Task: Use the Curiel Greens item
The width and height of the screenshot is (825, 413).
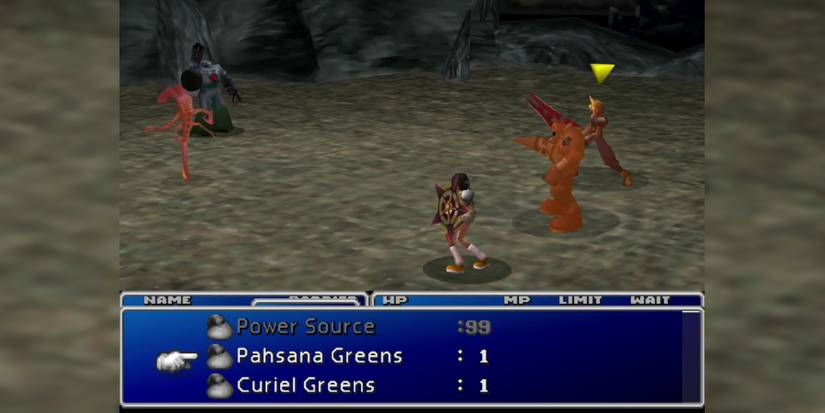Action: (305, 385)
